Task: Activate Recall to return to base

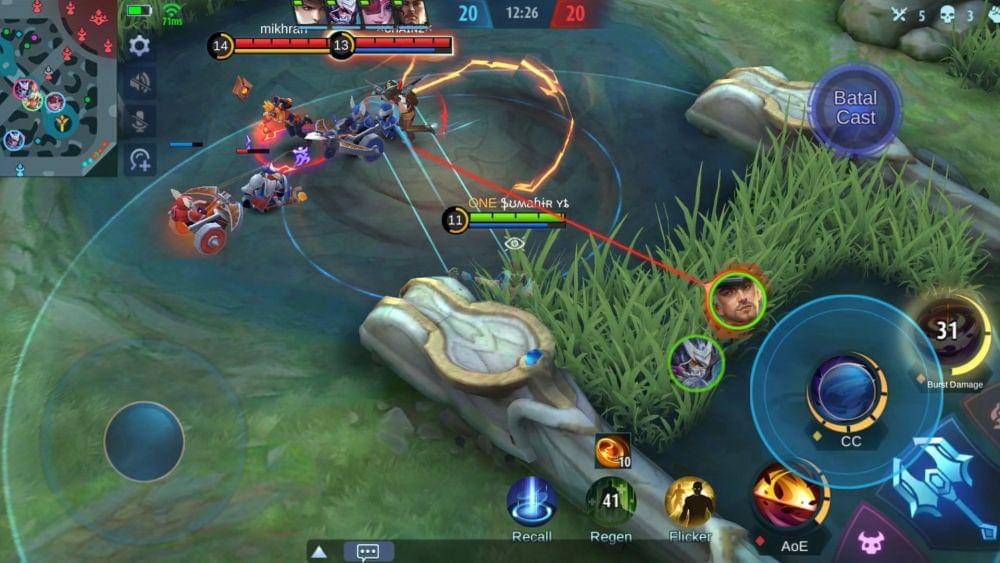Action: [531, 502]
